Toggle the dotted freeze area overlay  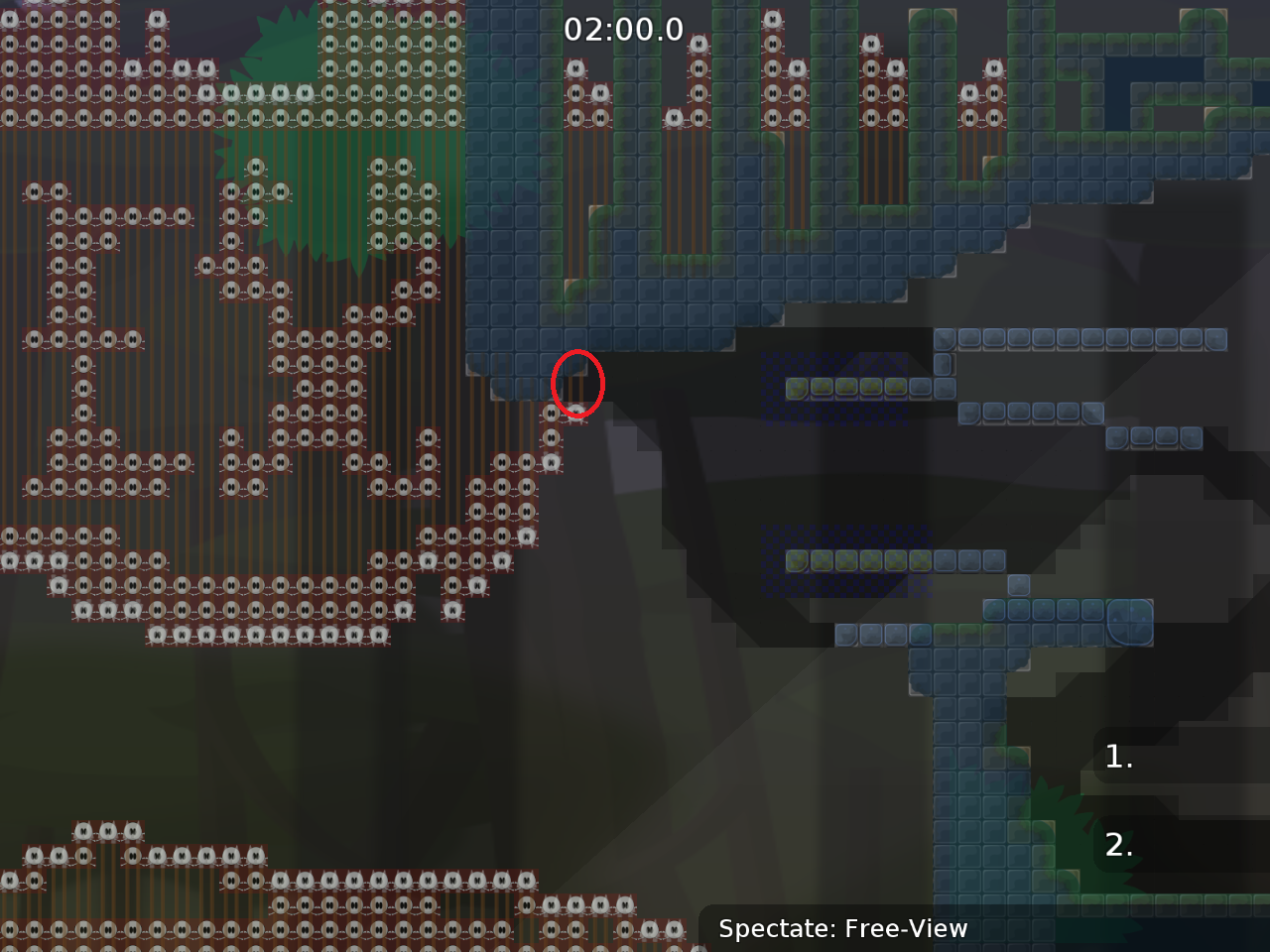click(x=843, y=555)
